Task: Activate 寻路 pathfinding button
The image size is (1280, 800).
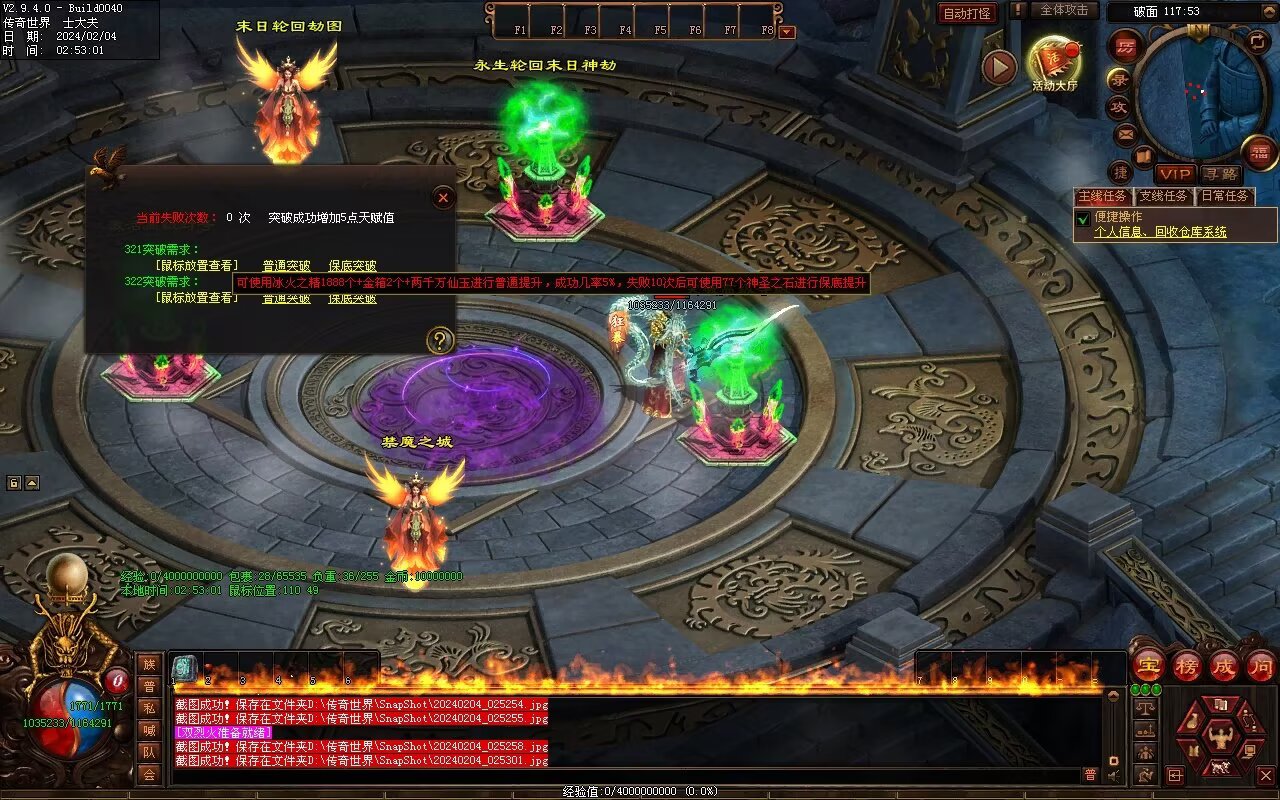Action: [x=1220, y=174]
